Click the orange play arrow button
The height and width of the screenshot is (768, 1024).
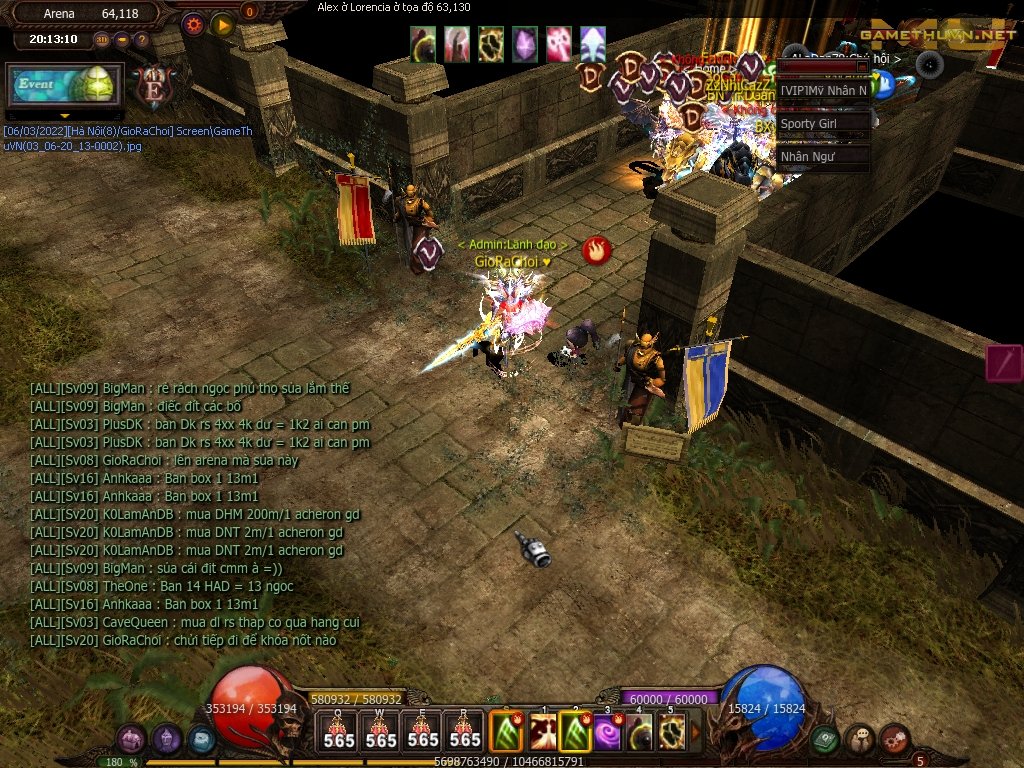[222, 22]
